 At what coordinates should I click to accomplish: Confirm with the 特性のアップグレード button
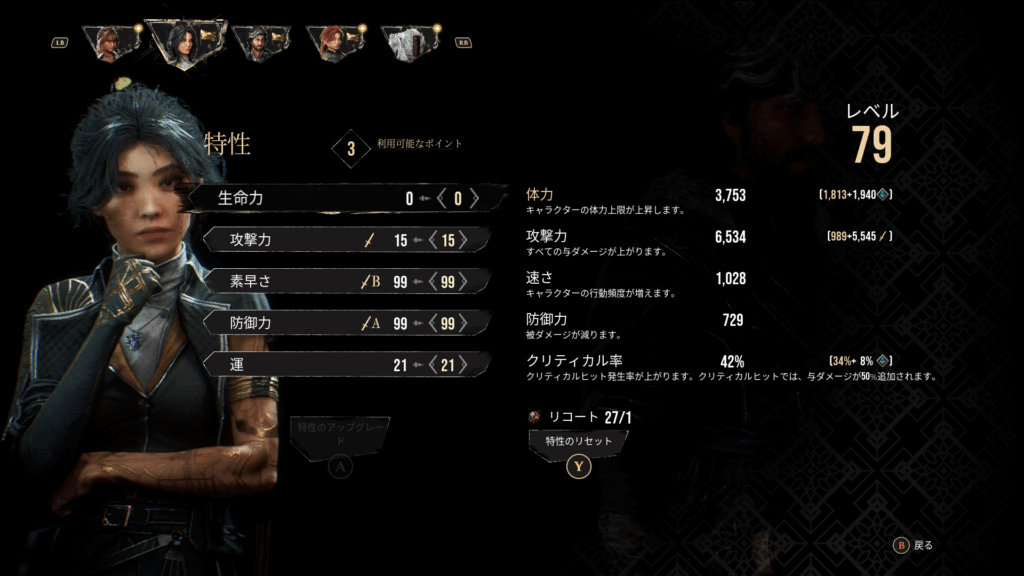[x=340, y=434]
